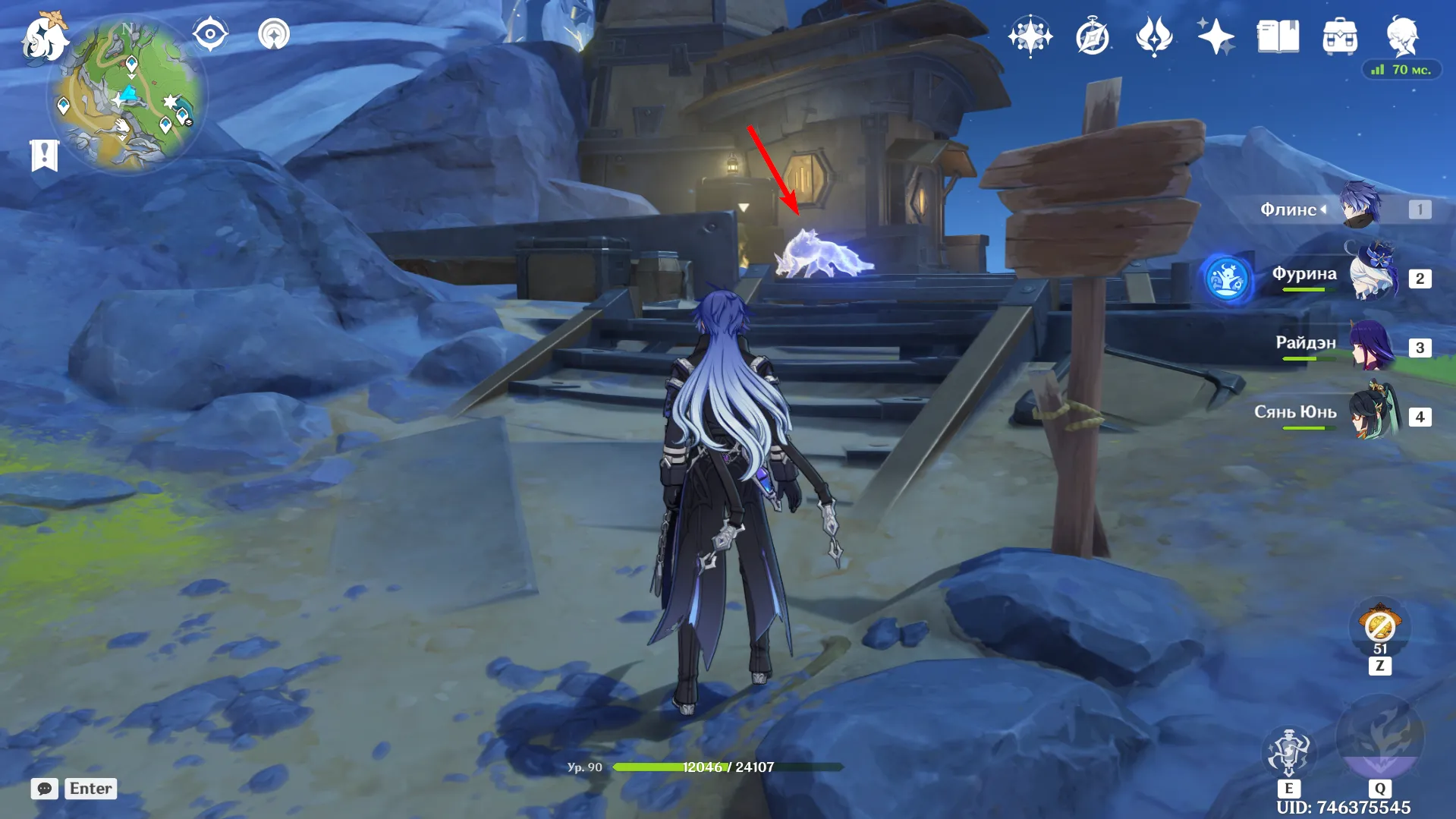1456x819 pixels.
Task: Open the Paimon menu
Action: pos(44,36)
